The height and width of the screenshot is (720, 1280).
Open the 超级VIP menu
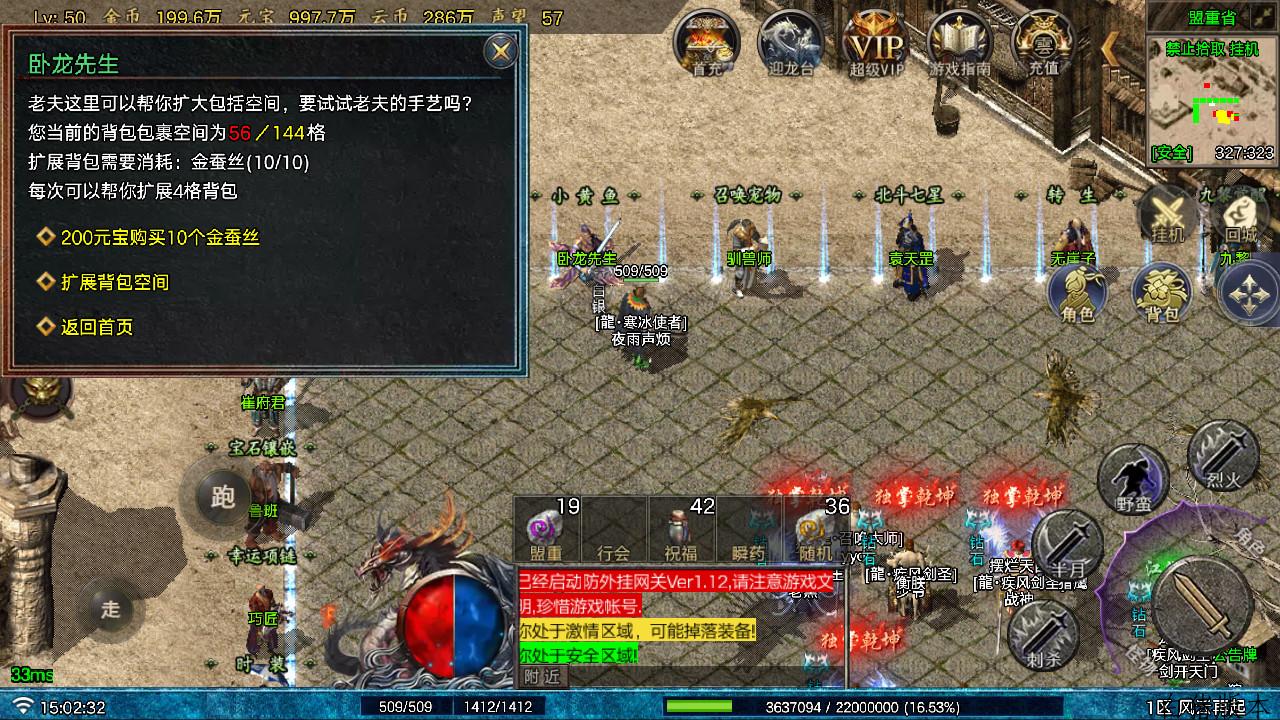tap(876, 44)
